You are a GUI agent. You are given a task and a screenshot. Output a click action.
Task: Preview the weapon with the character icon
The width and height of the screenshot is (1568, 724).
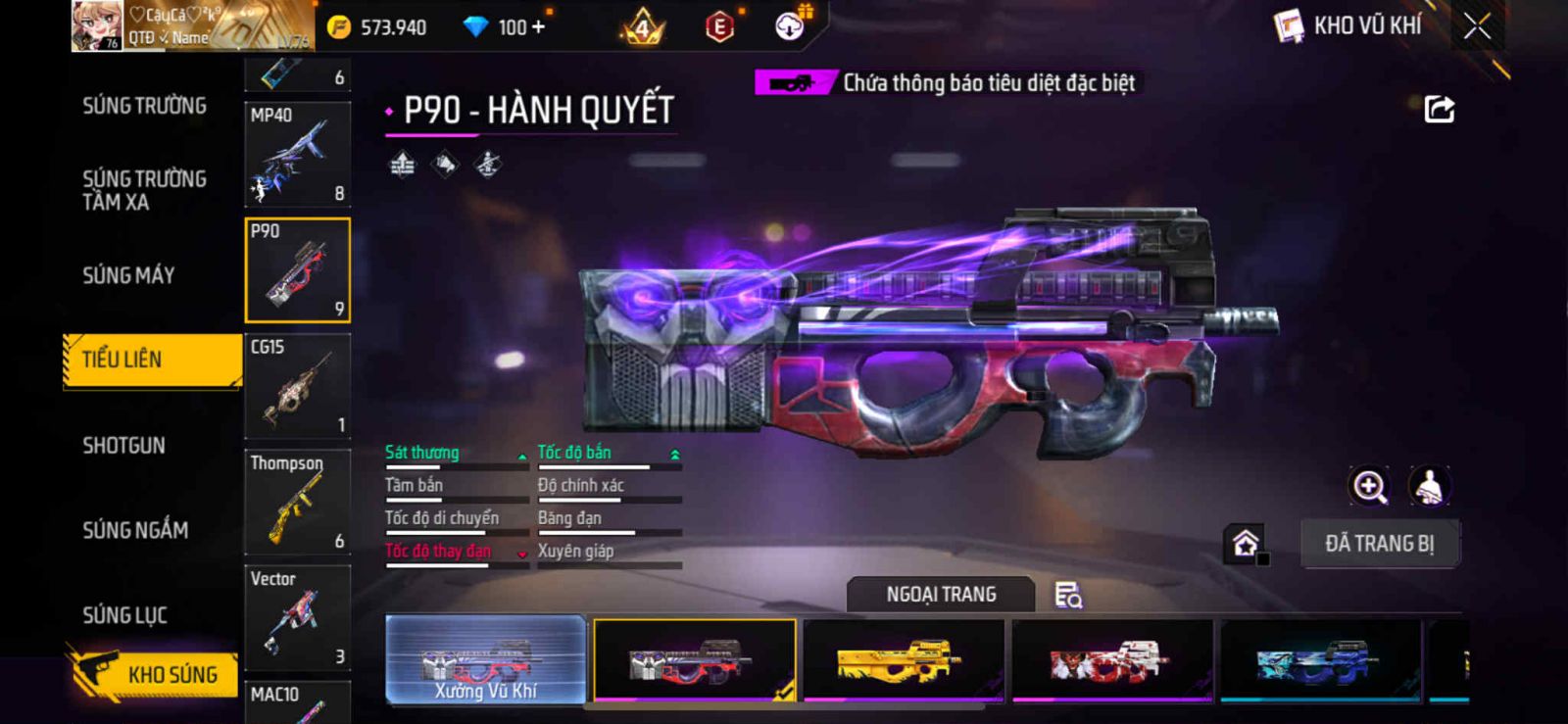coord(1430,486)
